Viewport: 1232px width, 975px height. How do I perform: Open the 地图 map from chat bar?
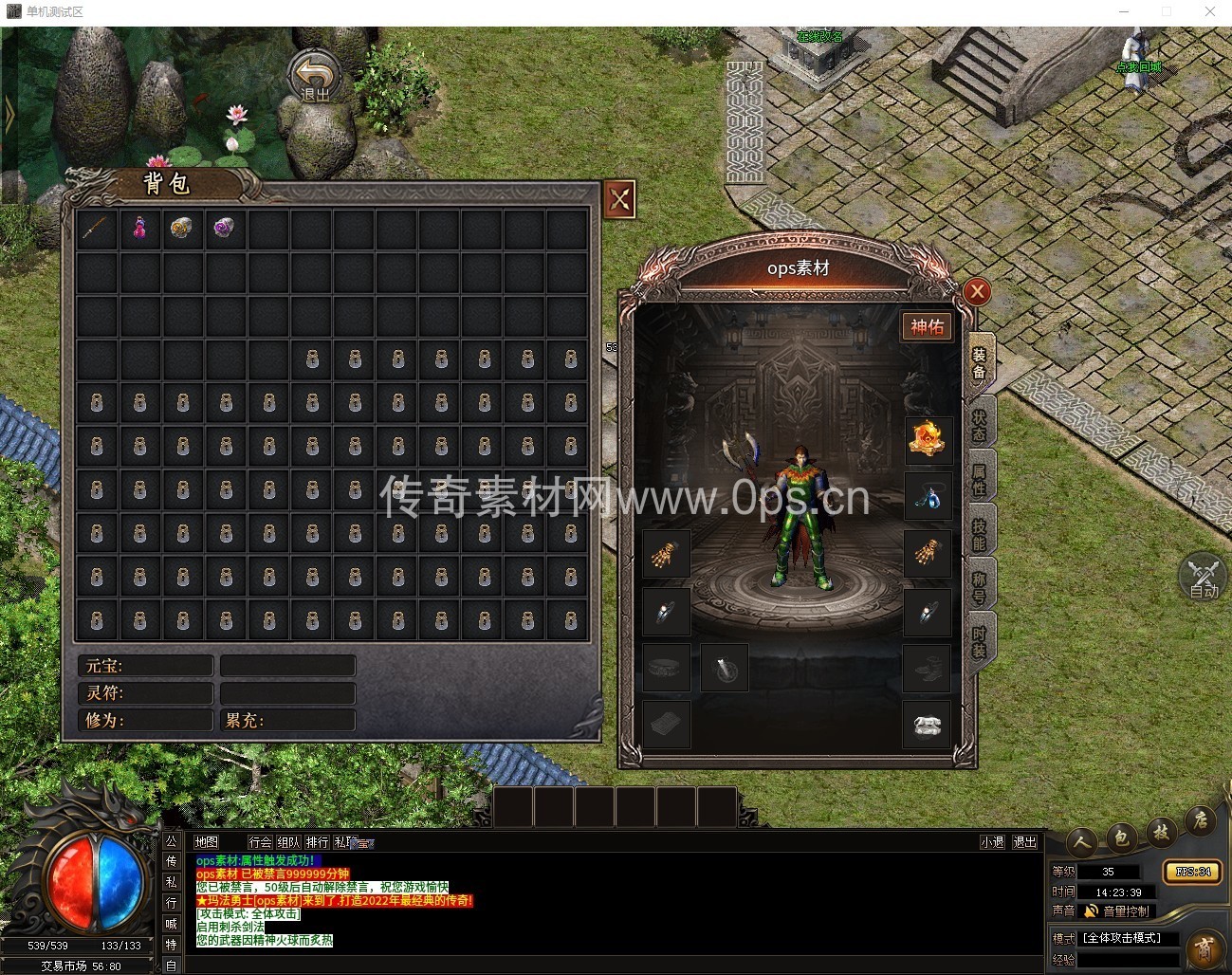pos(207,842)
